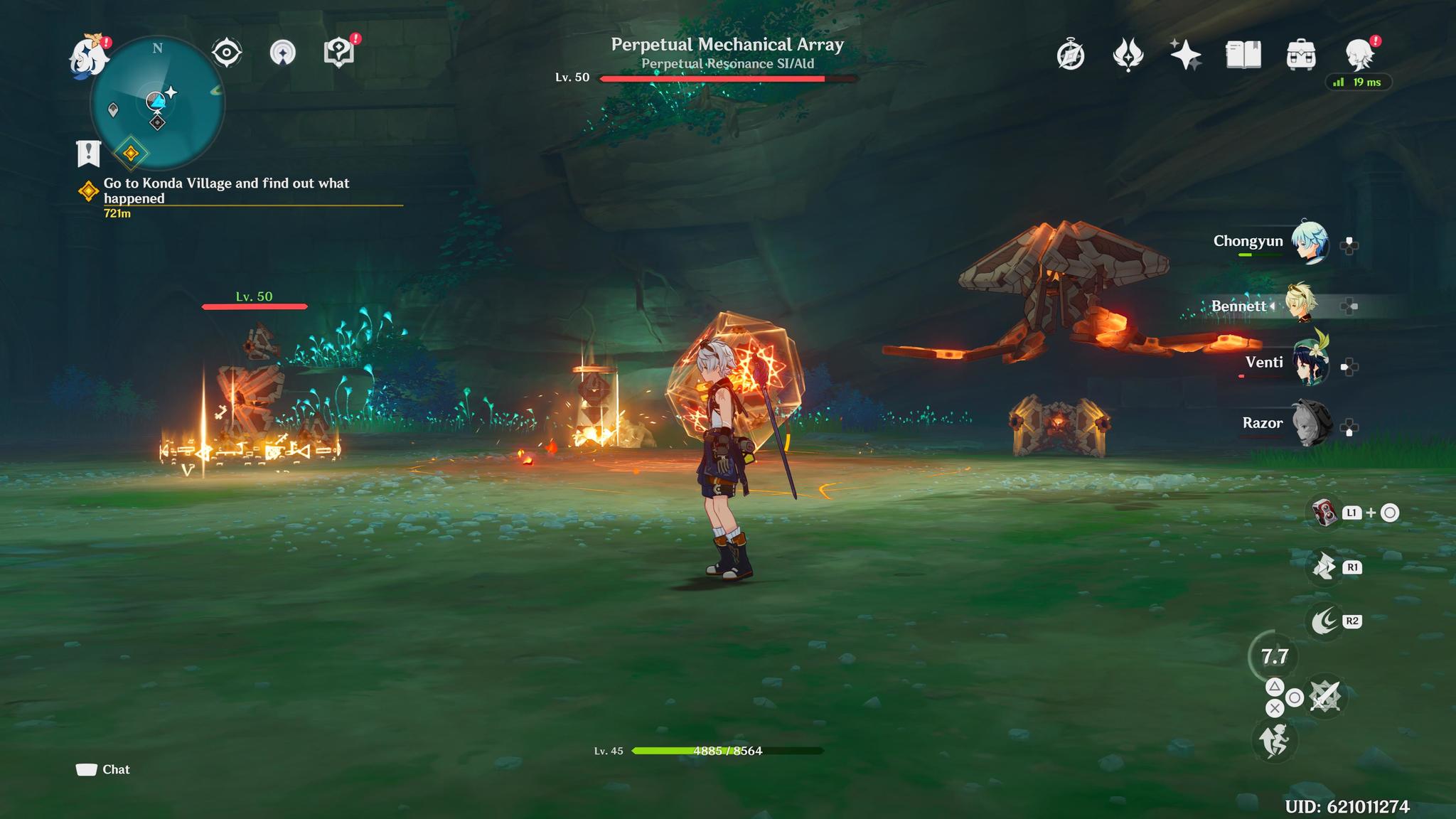Use the red gadget item icon
This screenshot has height=819, width=1456.
1323,513
